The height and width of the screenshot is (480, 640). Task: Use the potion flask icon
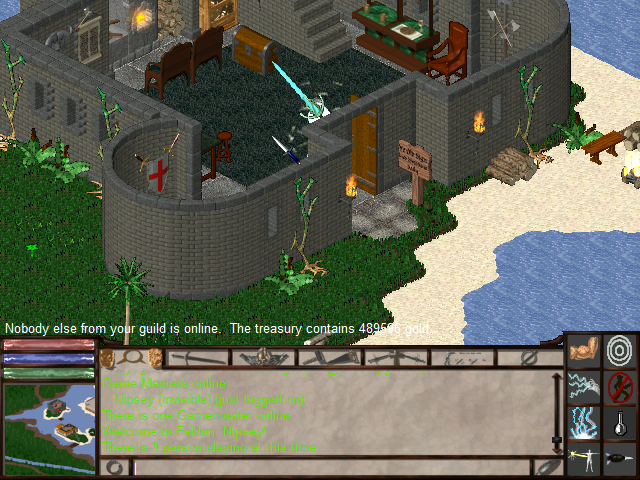tap(620, 422)
